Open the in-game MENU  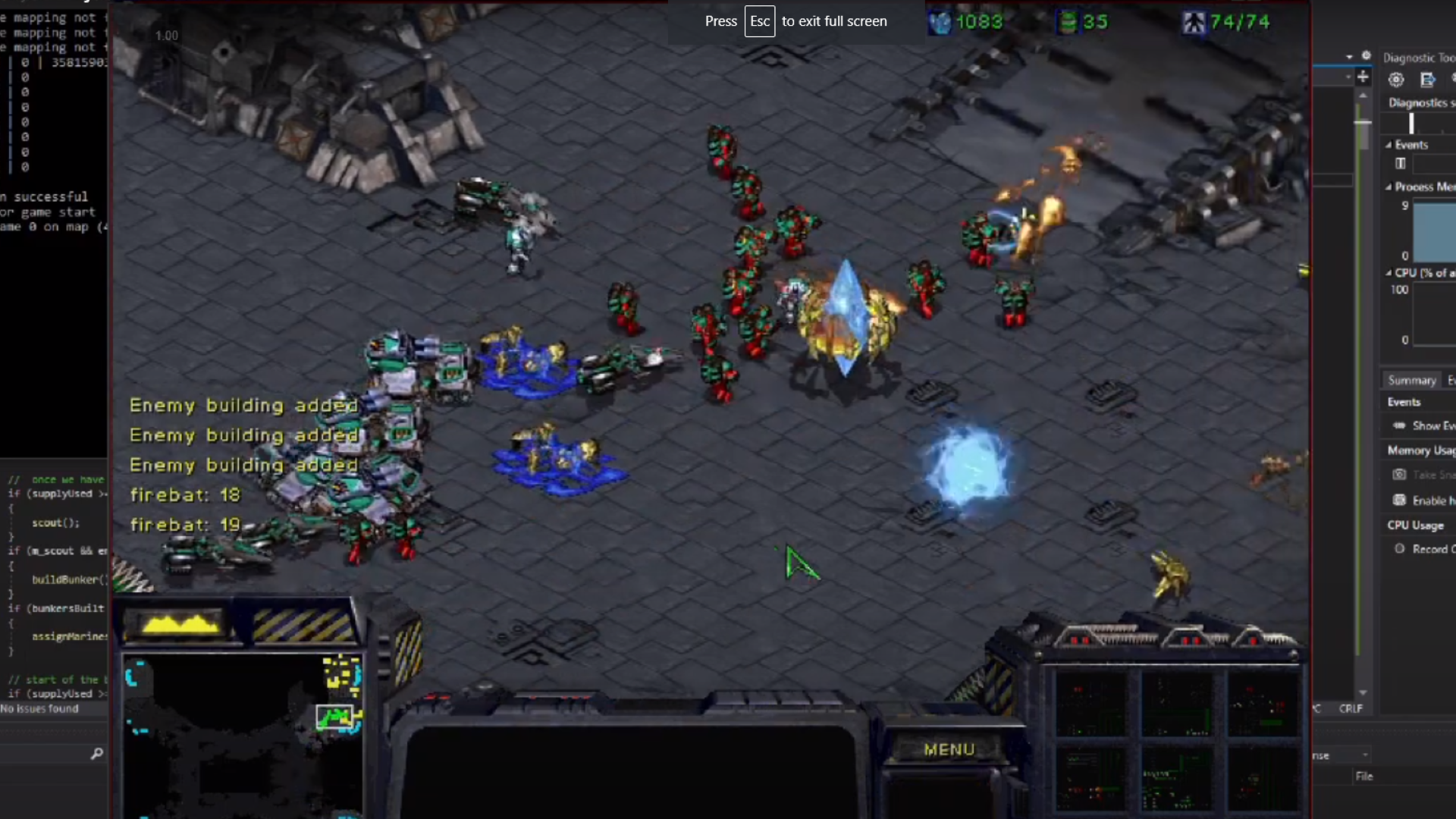click(x=949, y=749)
